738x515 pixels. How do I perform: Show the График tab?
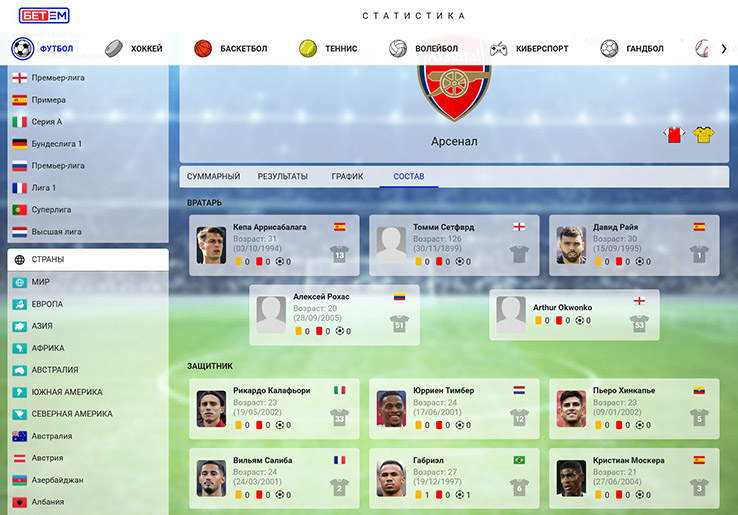coord(348,177)
